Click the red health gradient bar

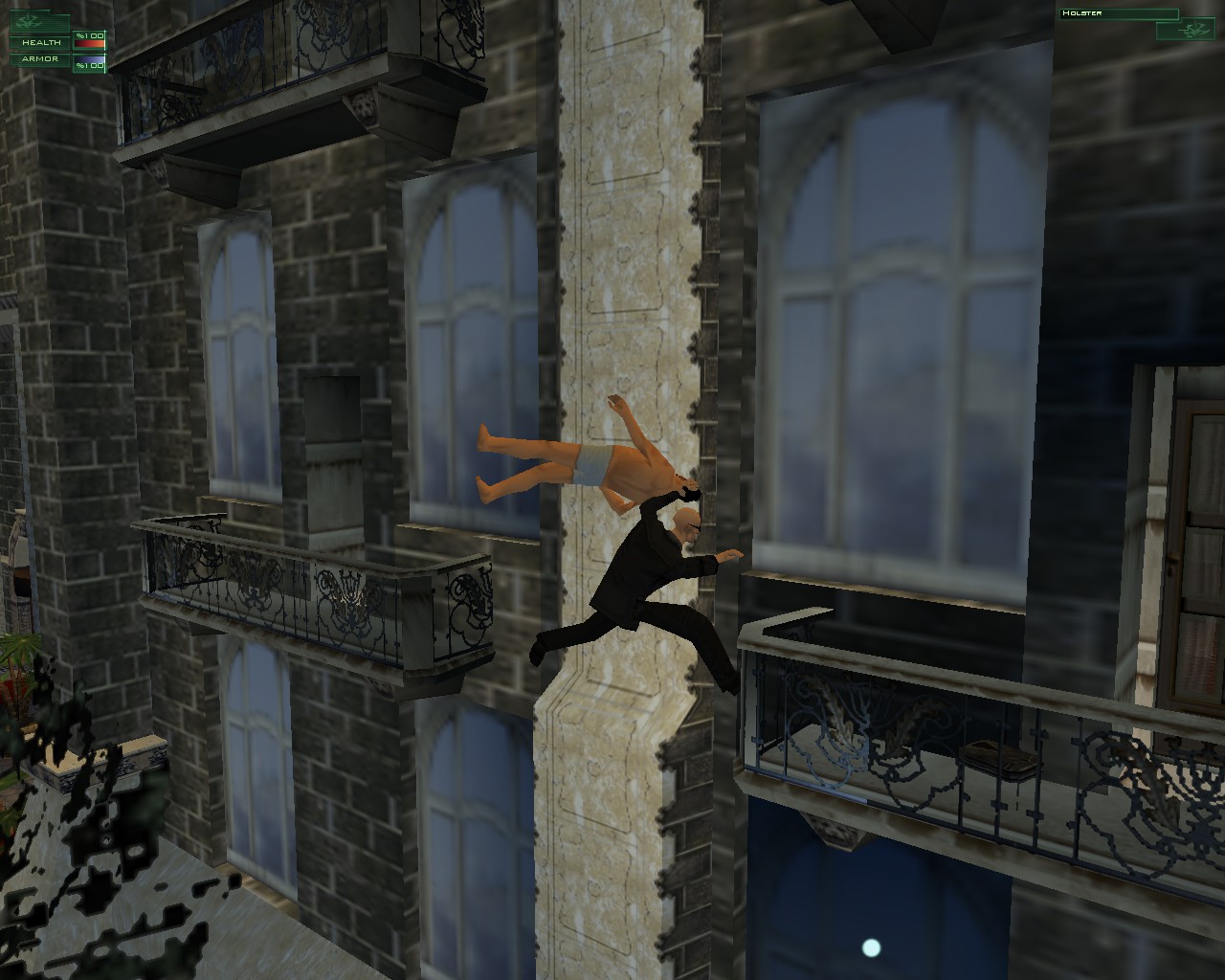[88, 43]
